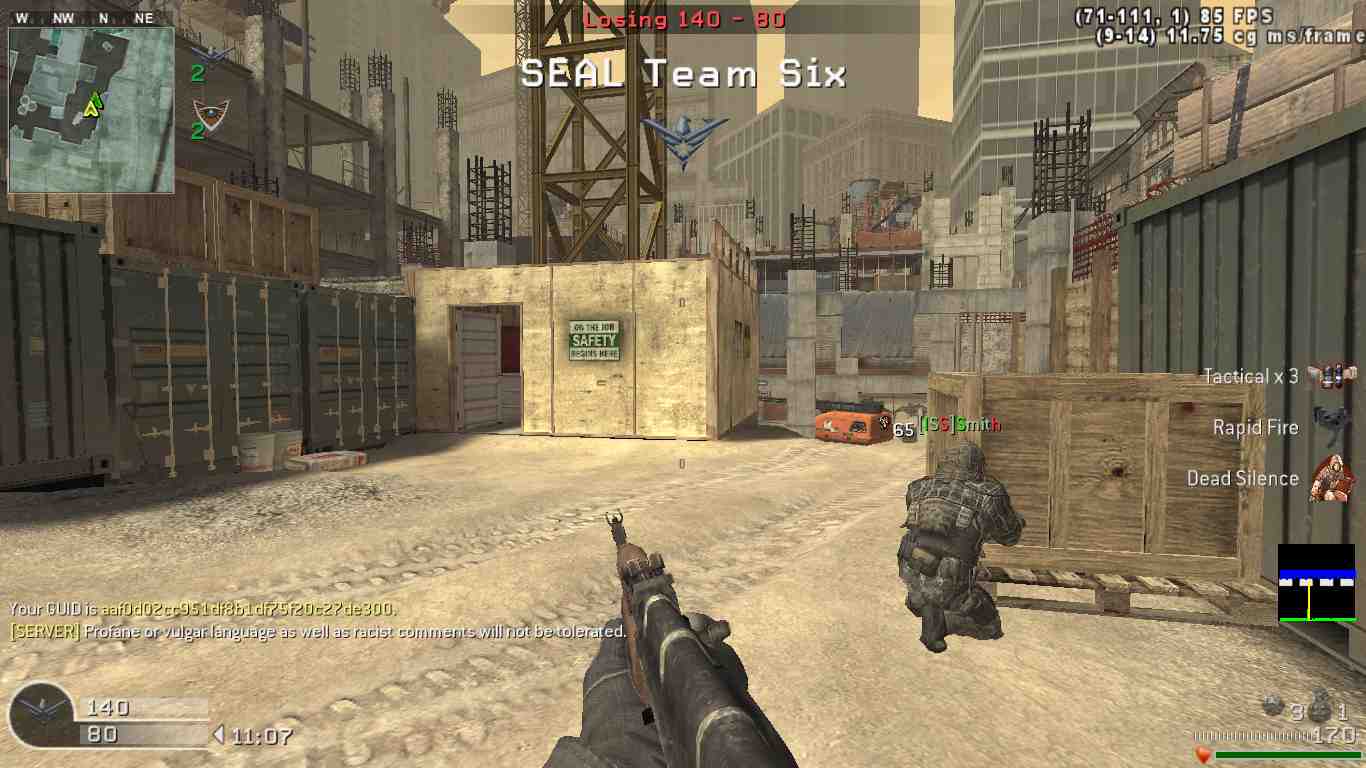Click the winged emblem under SEAL Team Six

(x=684, y=138)
